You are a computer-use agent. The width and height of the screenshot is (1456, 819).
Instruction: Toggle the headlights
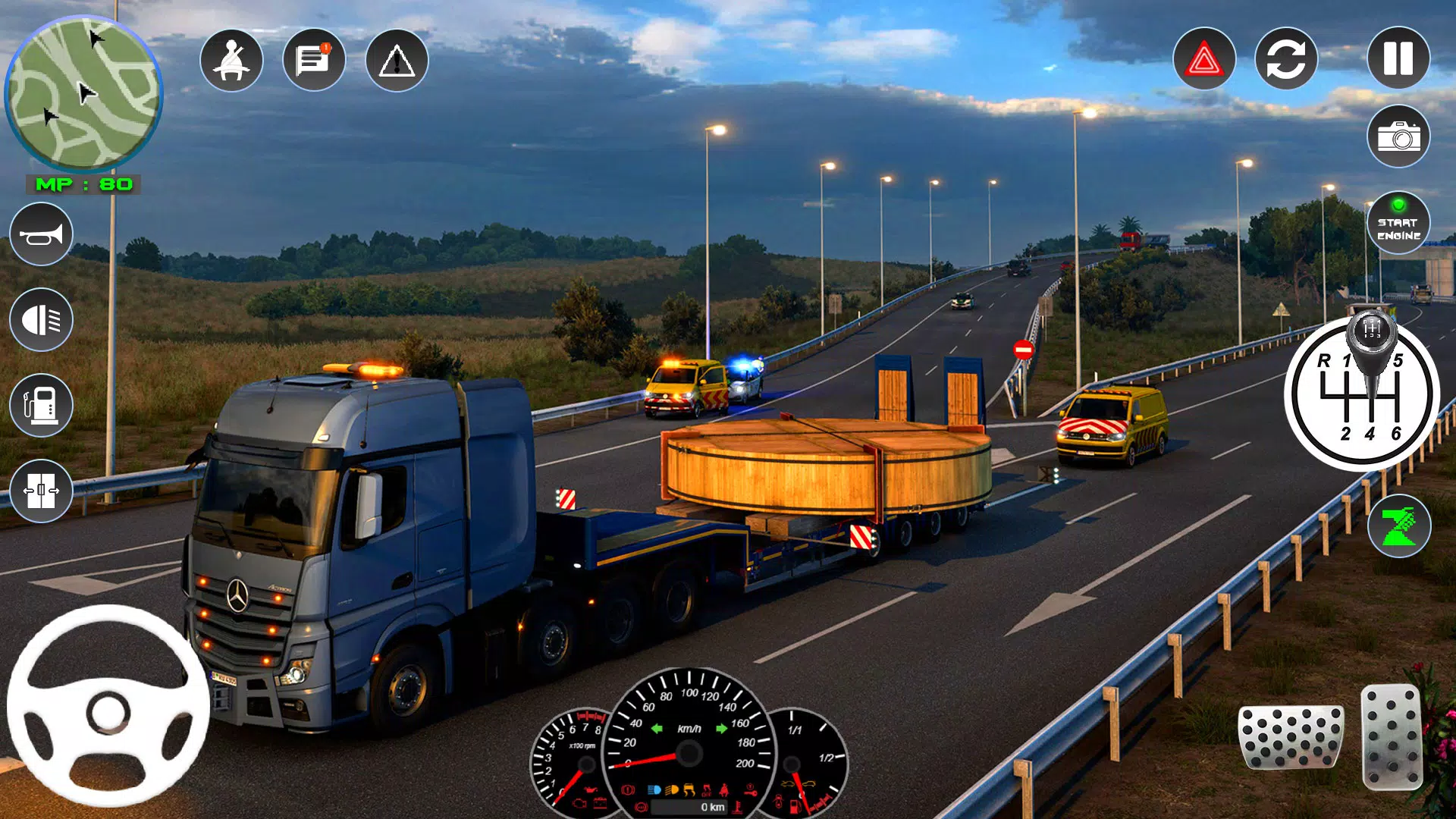(x=42, y=320)
